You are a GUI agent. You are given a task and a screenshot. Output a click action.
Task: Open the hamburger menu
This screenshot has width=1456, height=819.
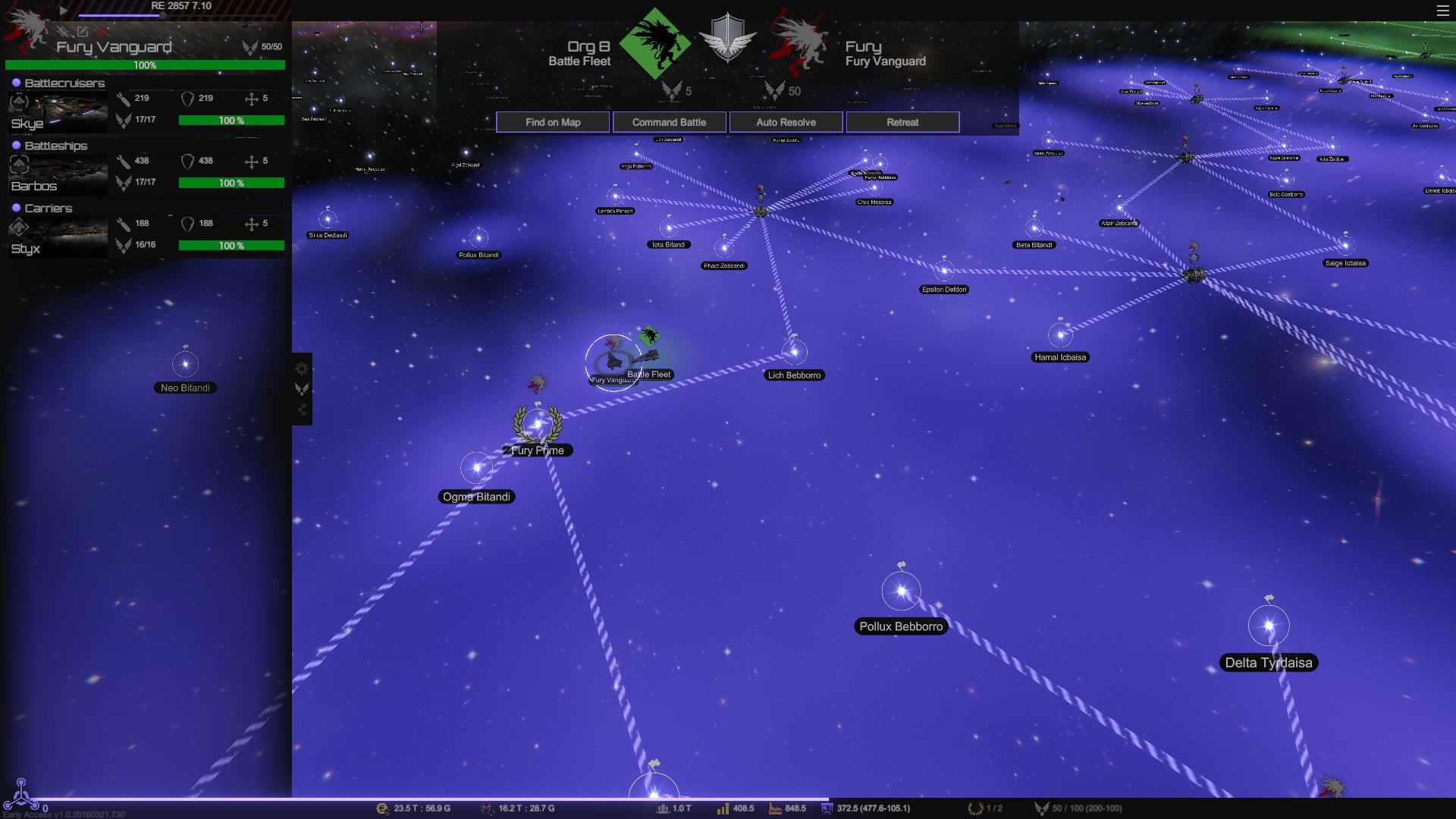tap(1442, 11)
